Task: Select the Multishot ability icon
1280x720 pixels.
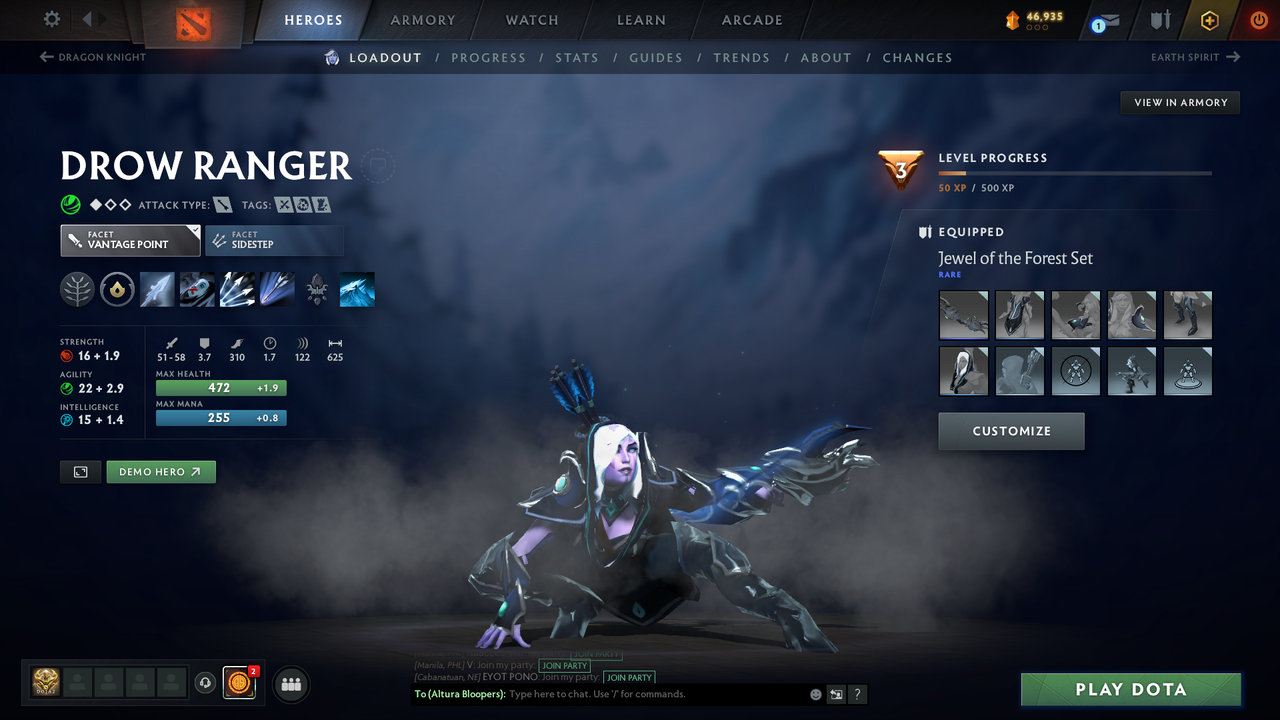Action: coord(237,289)
